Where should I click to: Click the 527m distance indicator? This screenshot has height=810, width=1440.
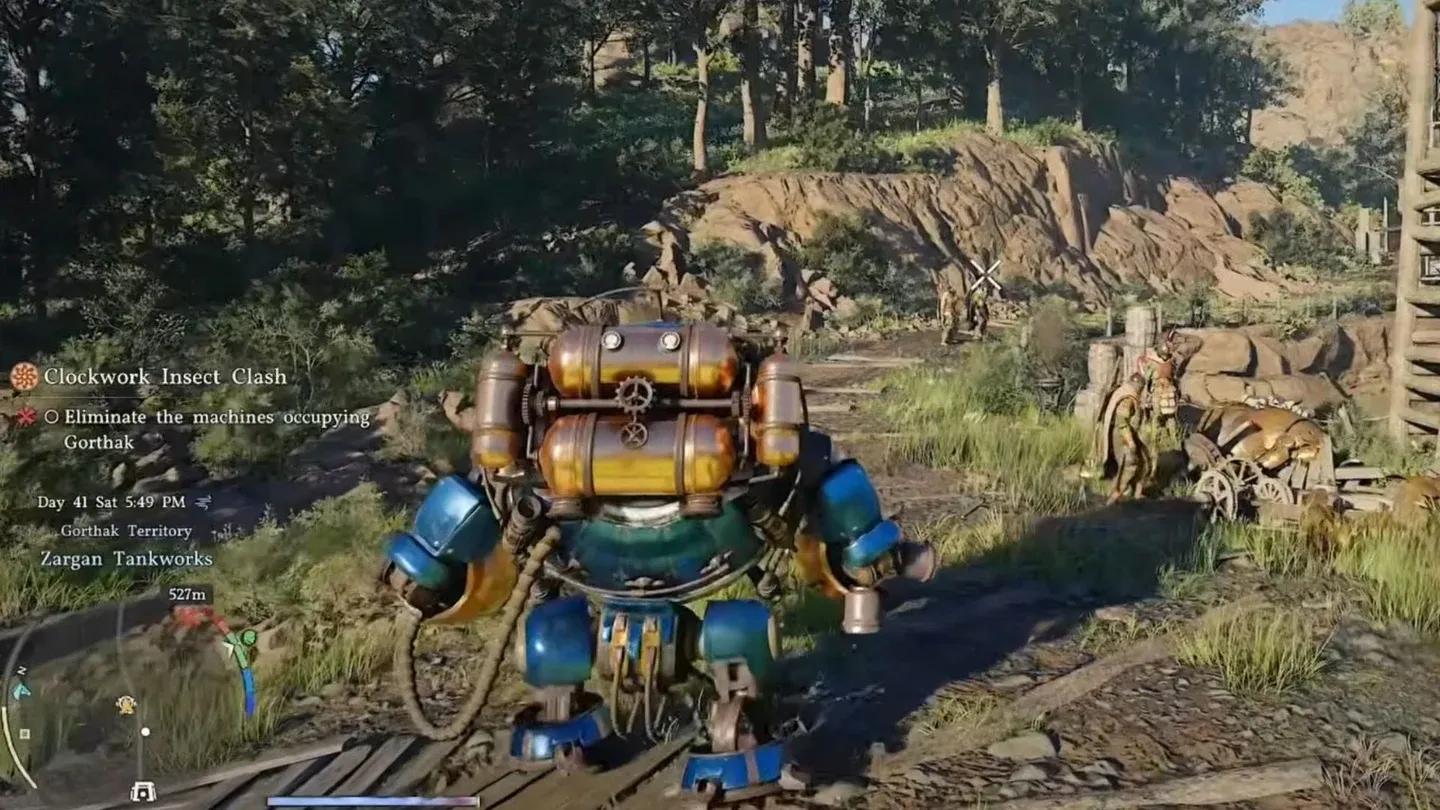187,594
